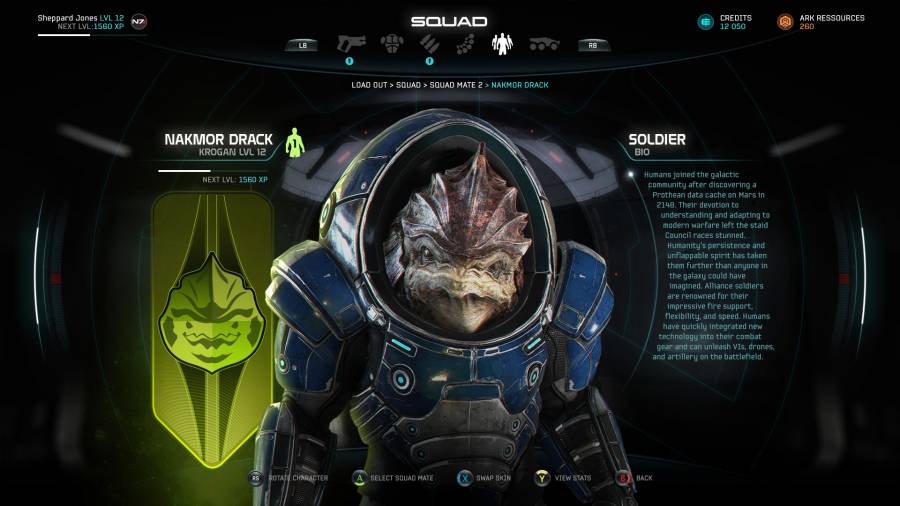Viewport: 900px width, 506px height.
Task: Select the ammo rounds tab
Action: pyautogui.click(x=428, y=43)
